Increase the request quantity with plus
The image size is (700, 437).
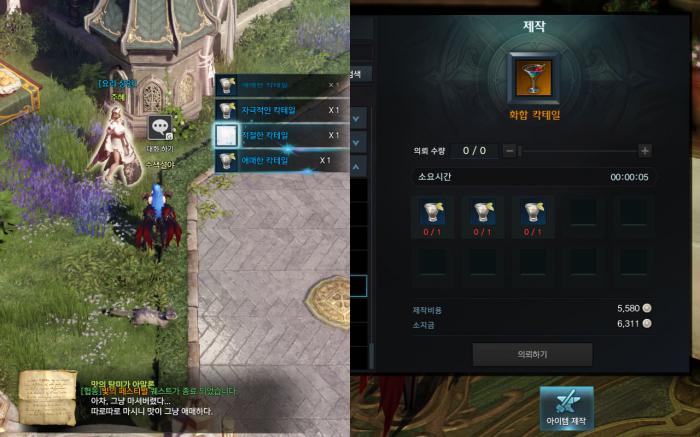click(x=645, y=150)
